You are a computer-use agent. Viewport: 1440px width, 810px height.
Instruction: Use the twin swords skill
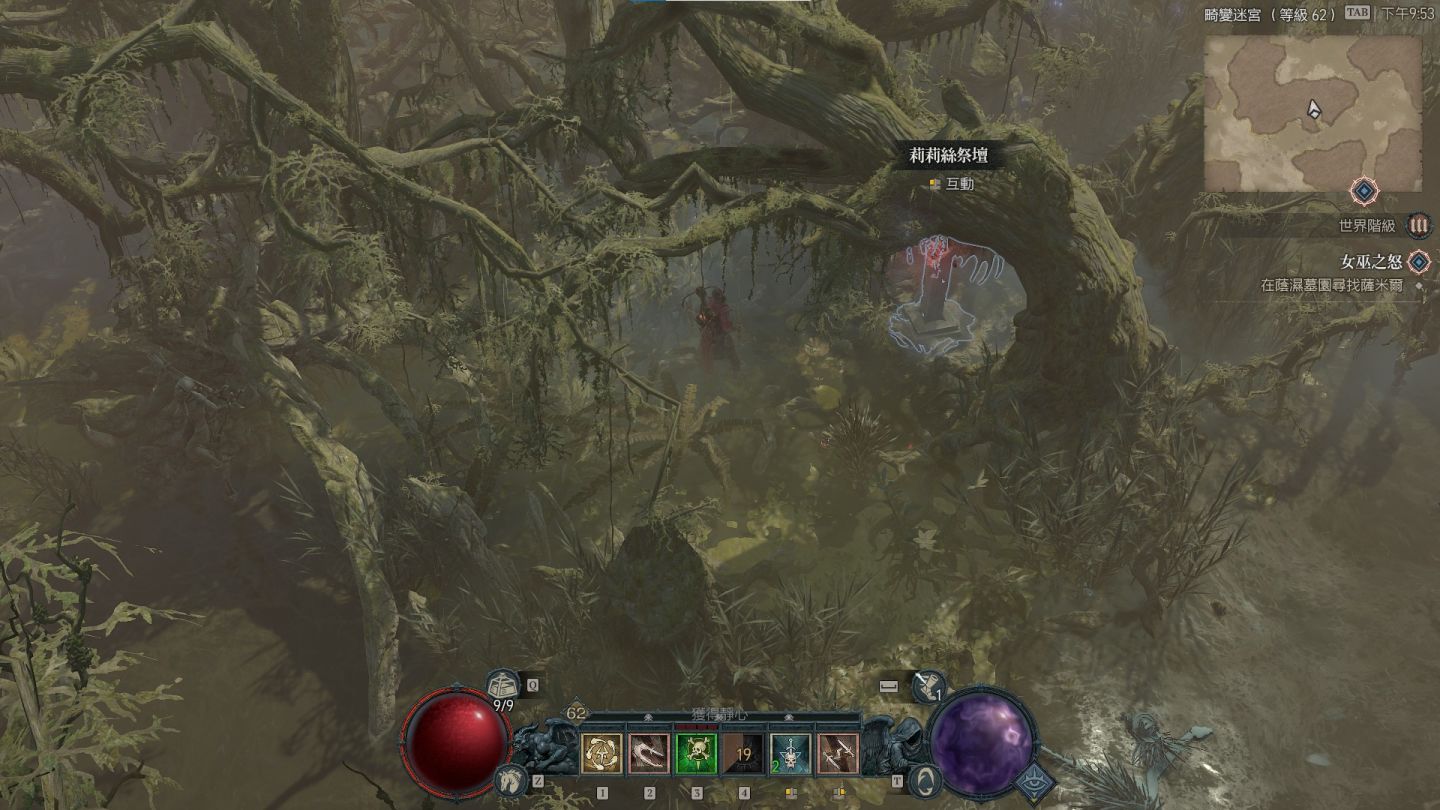click(x=837, y=754)
